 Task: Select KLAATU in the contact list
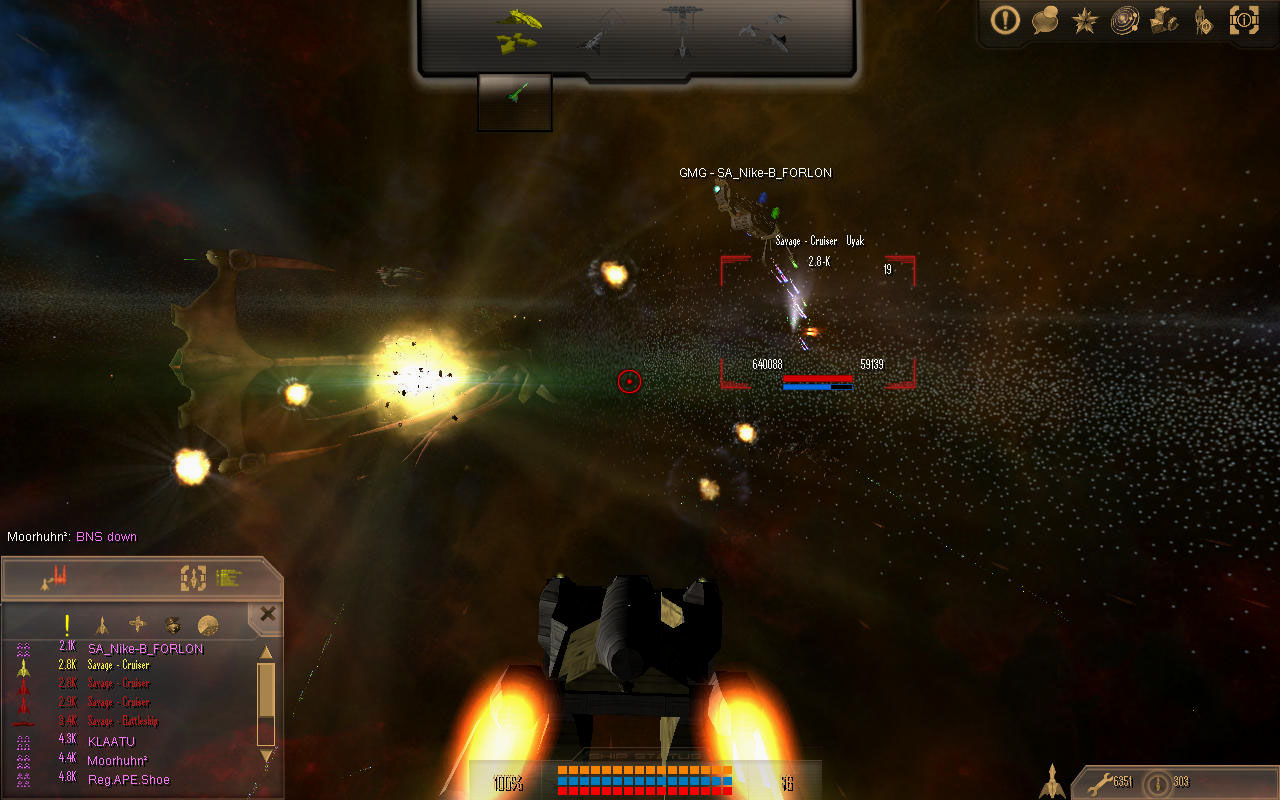coord(112,740)
